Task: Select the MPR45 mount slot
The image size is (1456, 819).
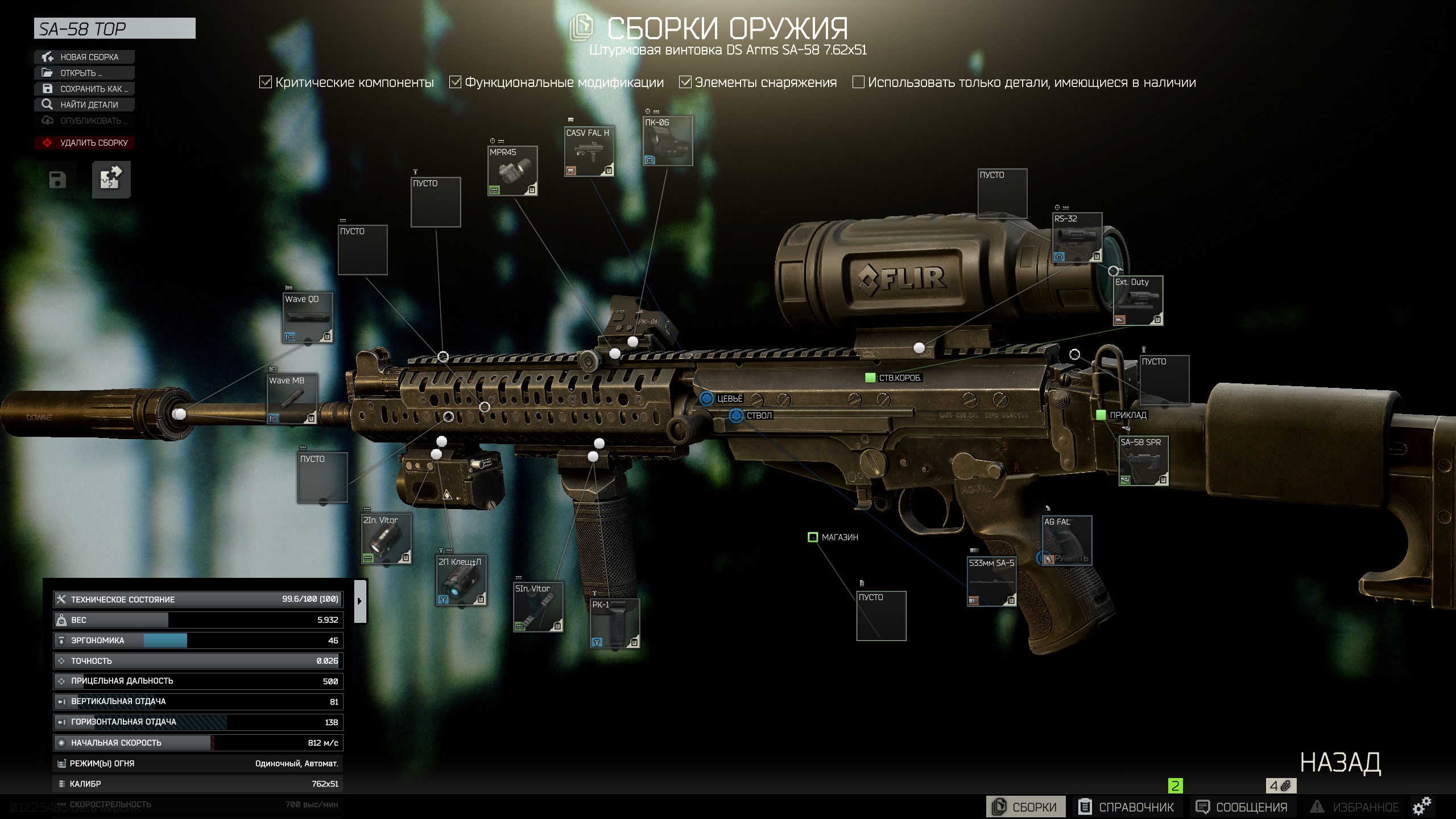Action: point(512,171)
